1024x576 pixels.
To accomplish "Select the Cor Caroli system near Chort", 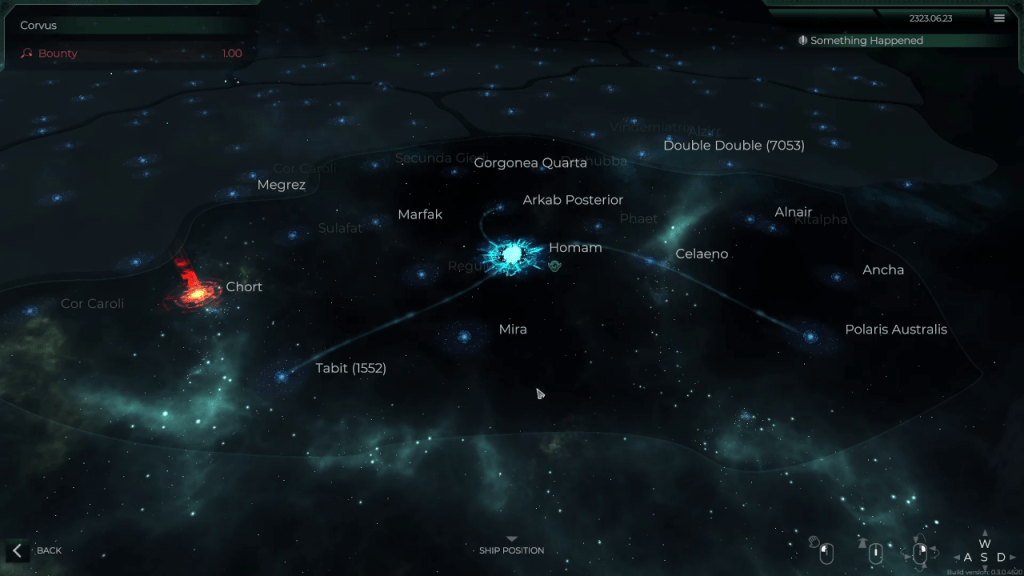I will [x=92, y=304].
